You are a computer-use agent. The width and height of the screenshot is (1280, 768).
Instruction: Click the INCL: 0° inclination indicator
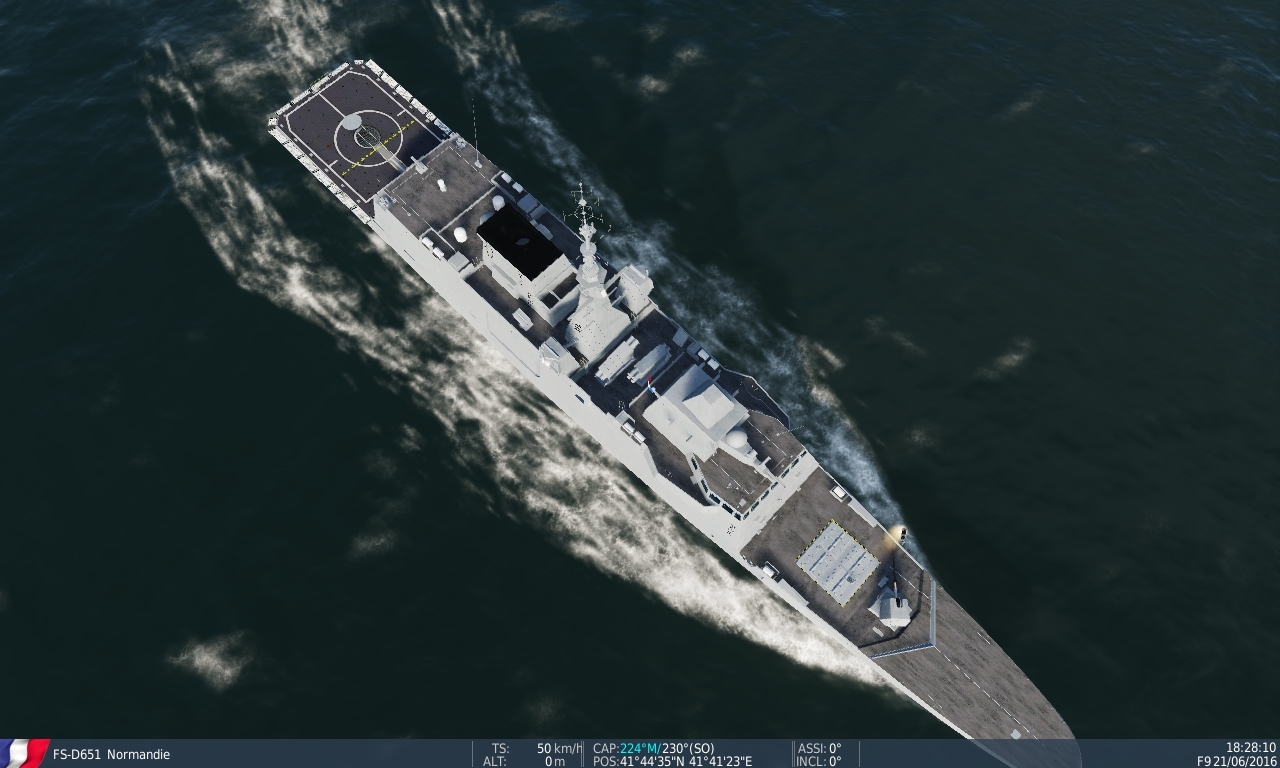pos(820,758)
